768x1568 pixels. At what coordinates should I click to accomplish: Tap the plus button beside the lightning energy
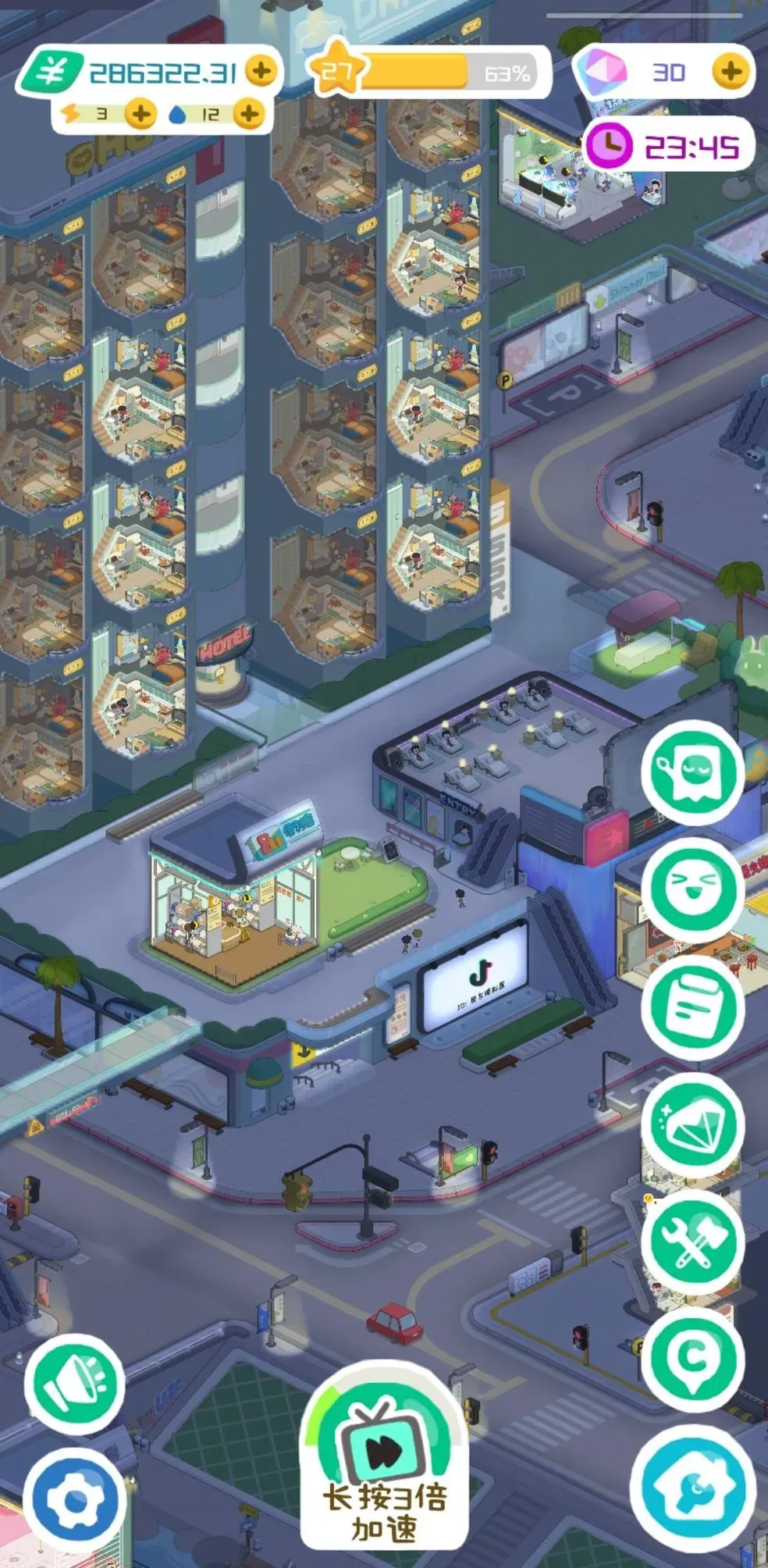click(140, 114)
